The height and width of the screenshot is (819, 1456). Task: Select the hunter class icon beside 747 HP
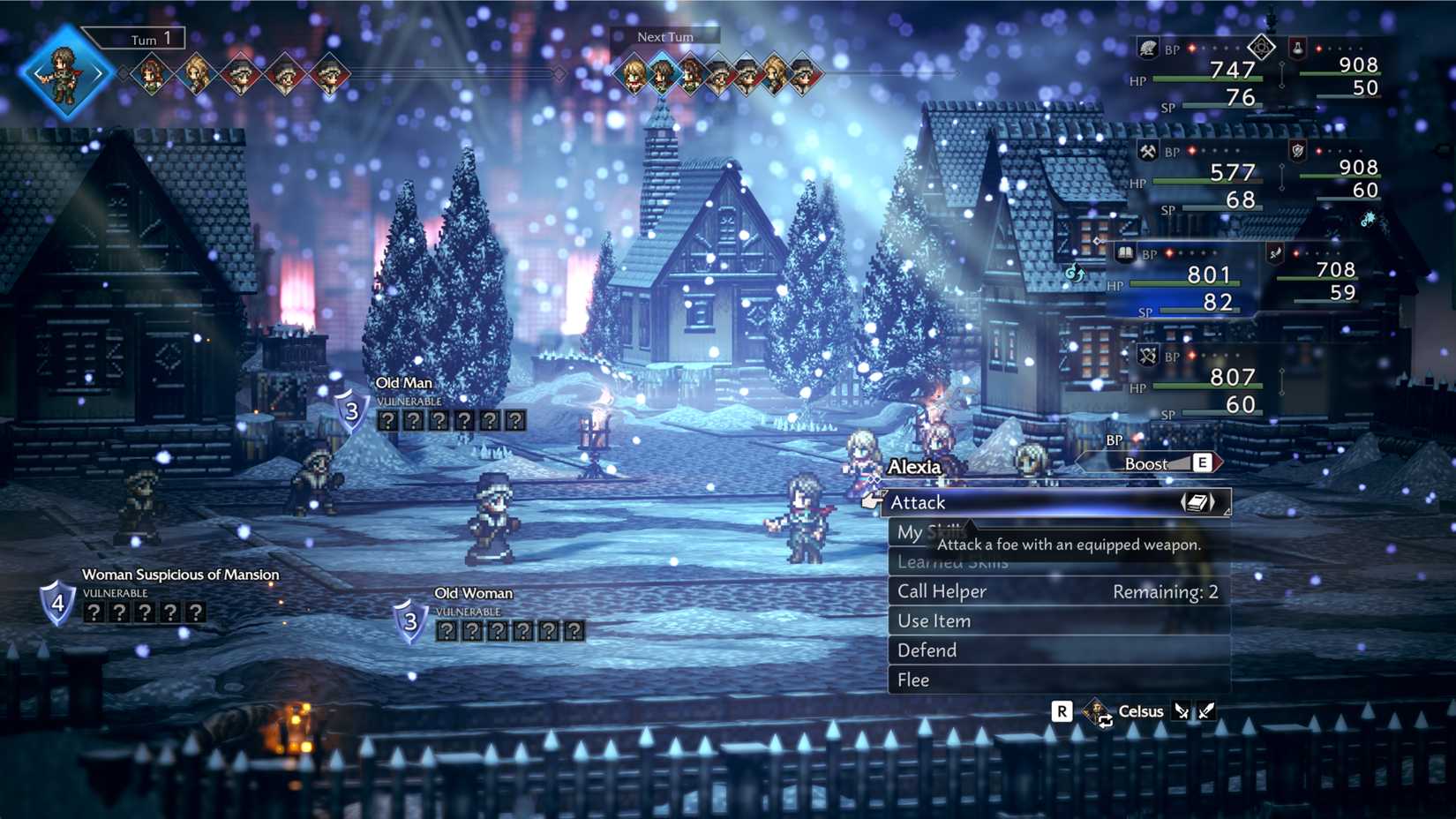click(x=1148, y=48)
